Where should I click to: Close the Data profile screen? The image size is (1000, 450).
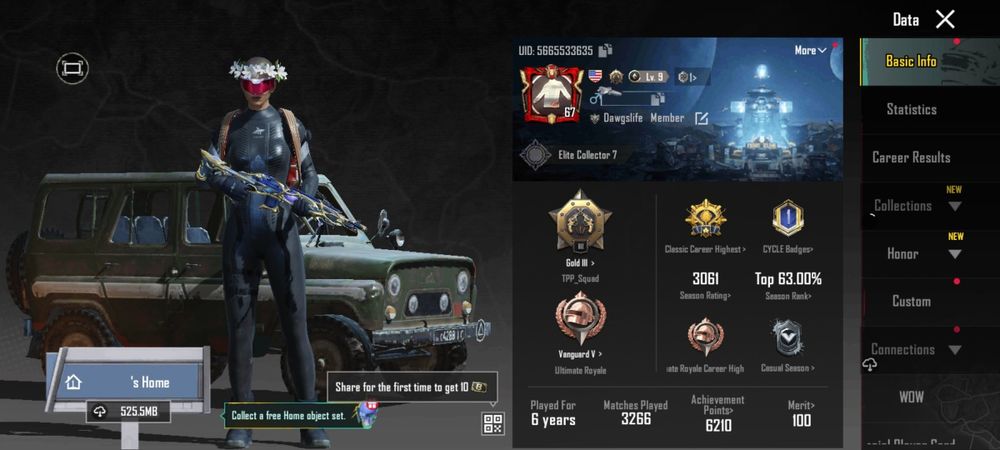945,19
